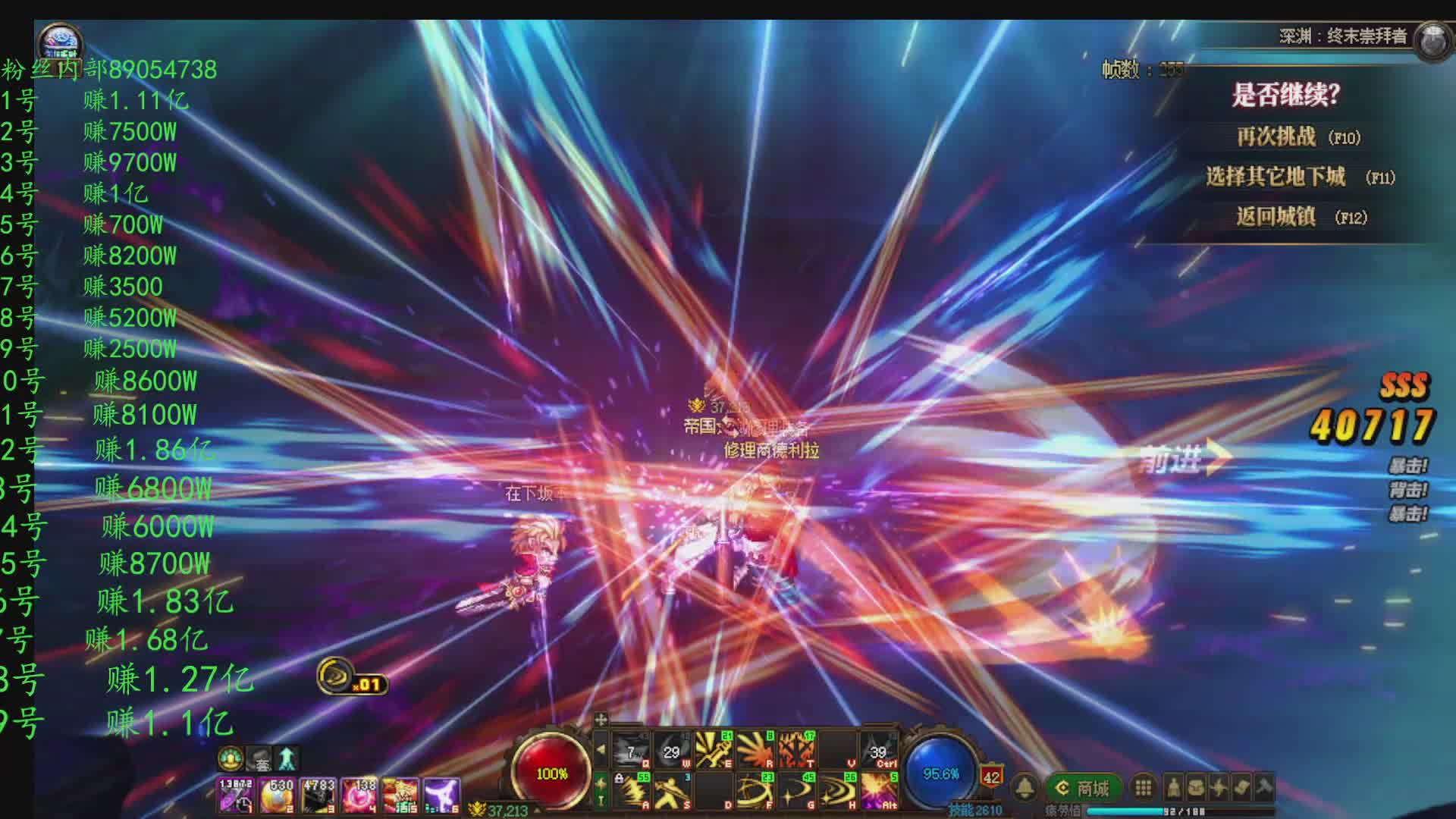Activate the orange burst skill on R
This screenshot has width=1456, height=819.
[755, 749]
